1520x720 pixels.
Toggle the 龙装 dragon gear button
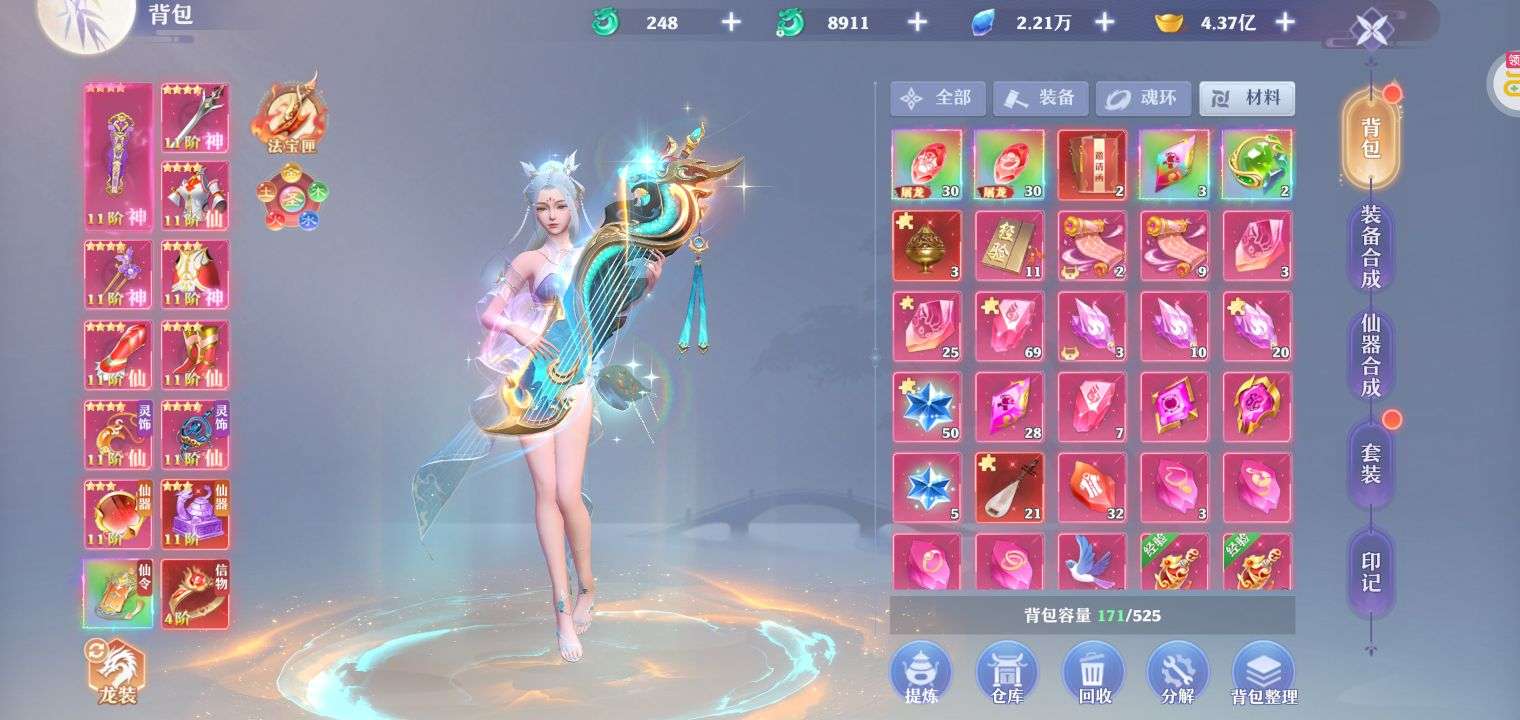[x=117, y=672]
